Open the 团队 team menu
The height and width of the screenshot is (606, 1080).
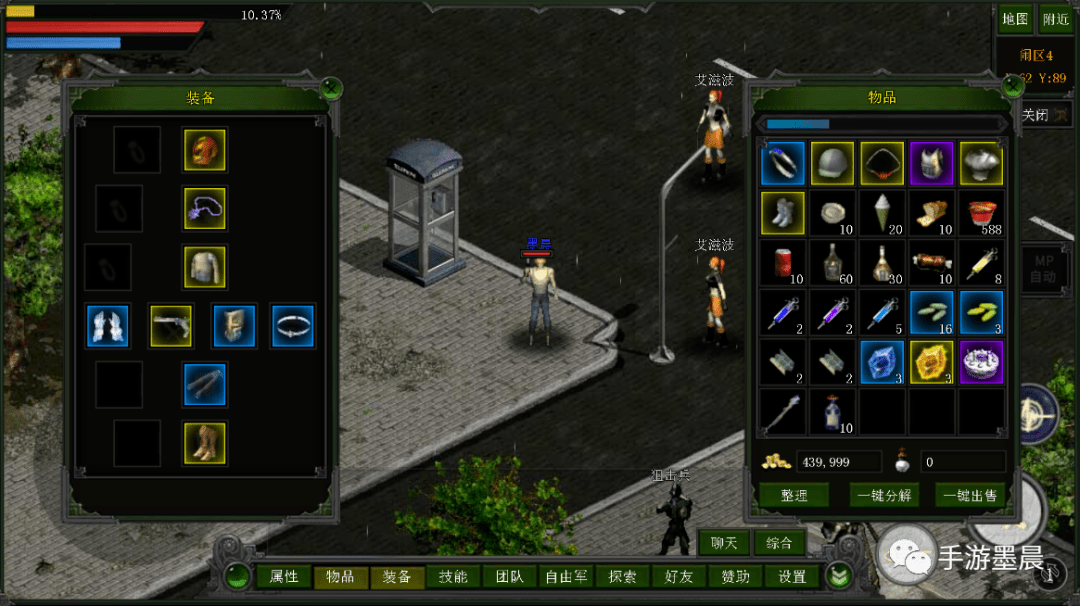point(509,577)
